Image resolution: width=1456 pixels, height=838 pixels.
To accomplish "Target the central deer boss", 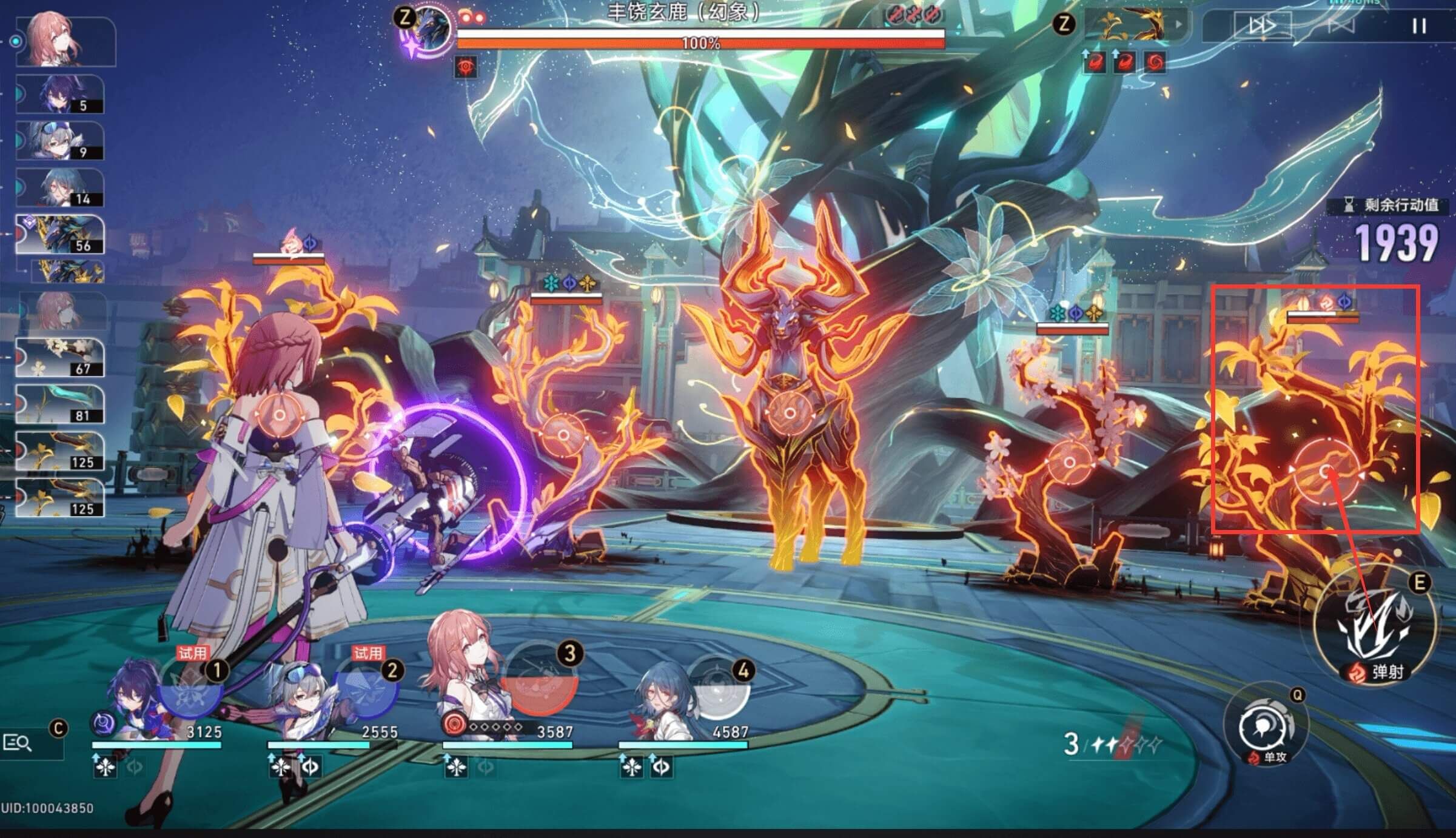I will click(789, 414).
